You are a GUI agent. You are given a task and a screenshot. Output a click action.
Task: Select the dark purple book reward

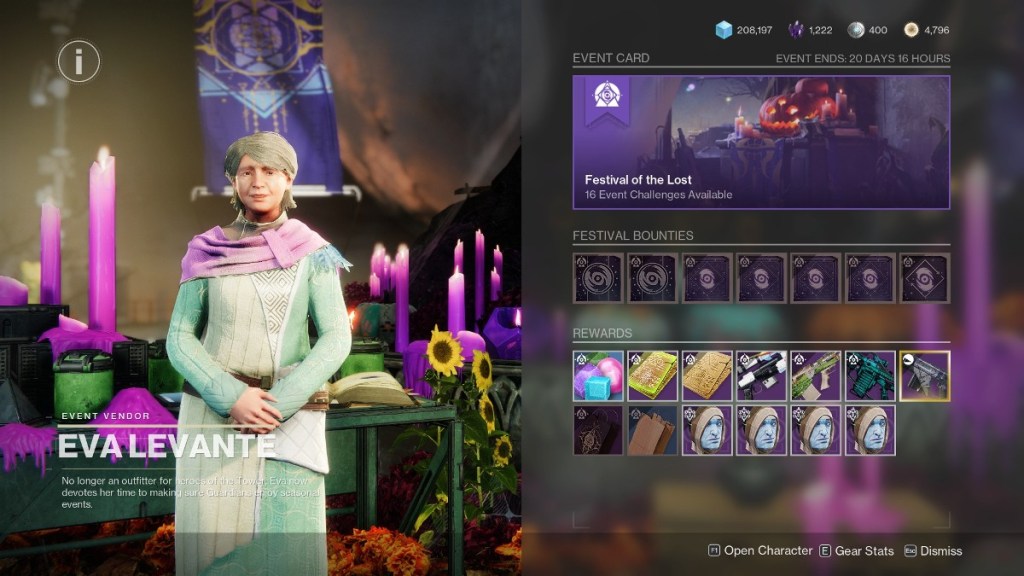click(x=598, y=430)
